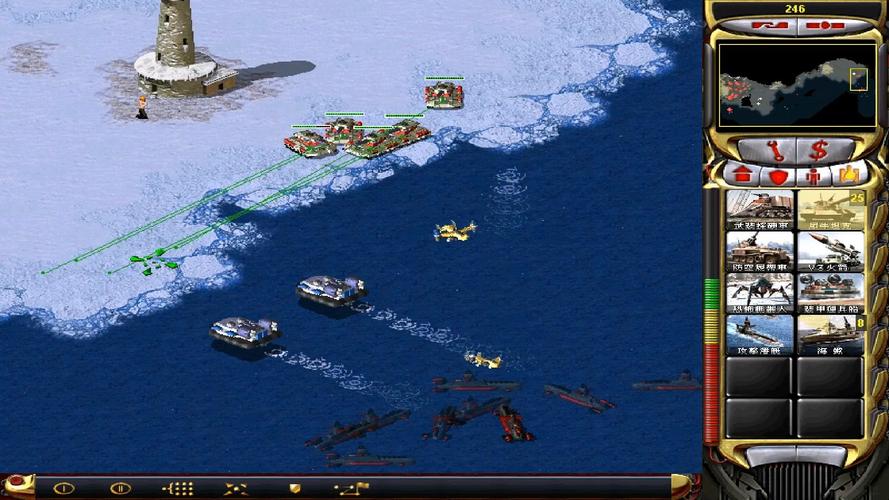Click the dotted-grid formation command button
889x500 pixels.
178,488
